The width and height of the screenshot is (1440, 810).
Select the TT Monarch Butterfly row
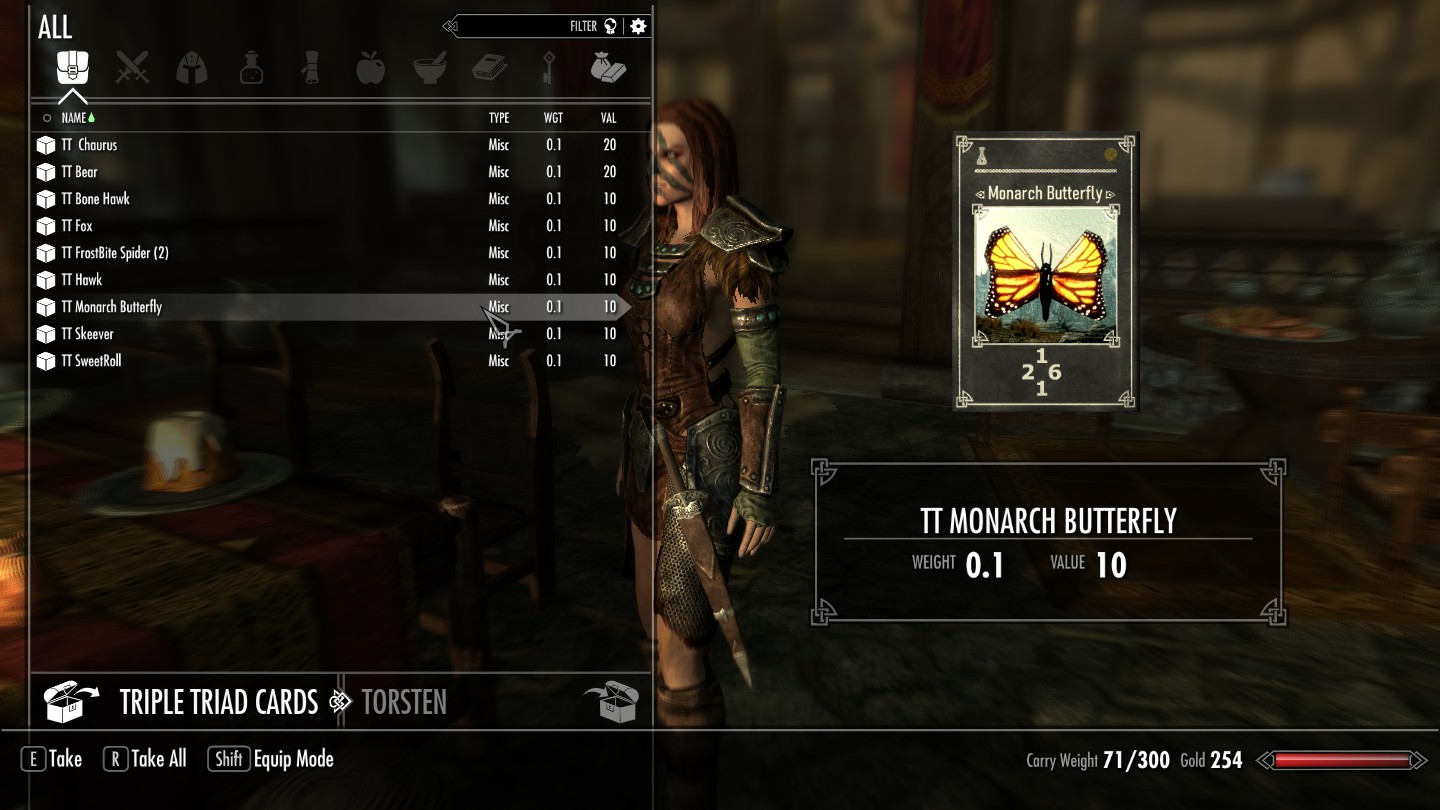pyautogui.click(x=112, y=307)
